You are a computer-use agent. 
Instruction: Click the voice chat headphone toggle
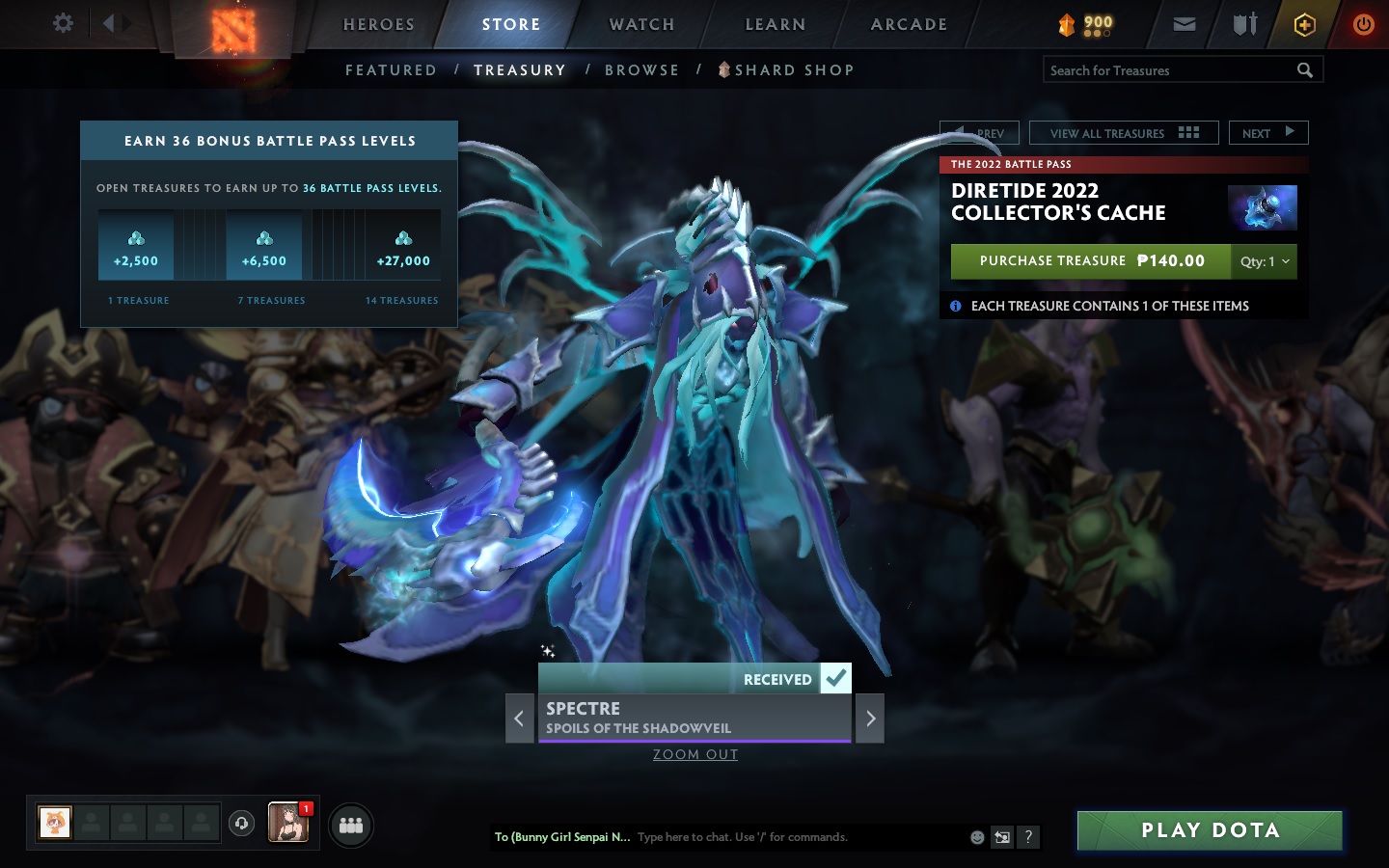[x=241, y=822]
